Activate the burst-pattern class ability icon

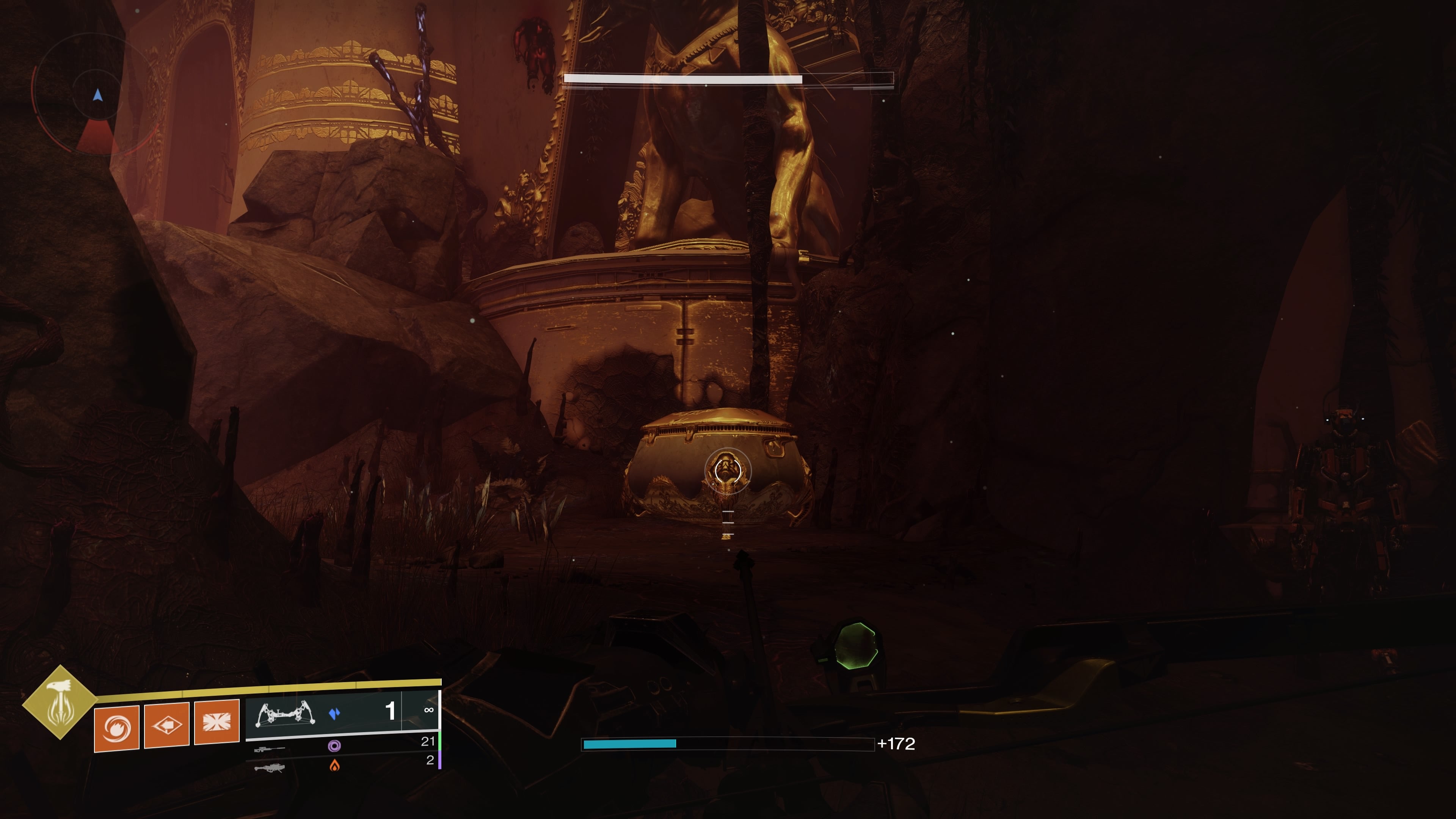click(x=217, y=722)
